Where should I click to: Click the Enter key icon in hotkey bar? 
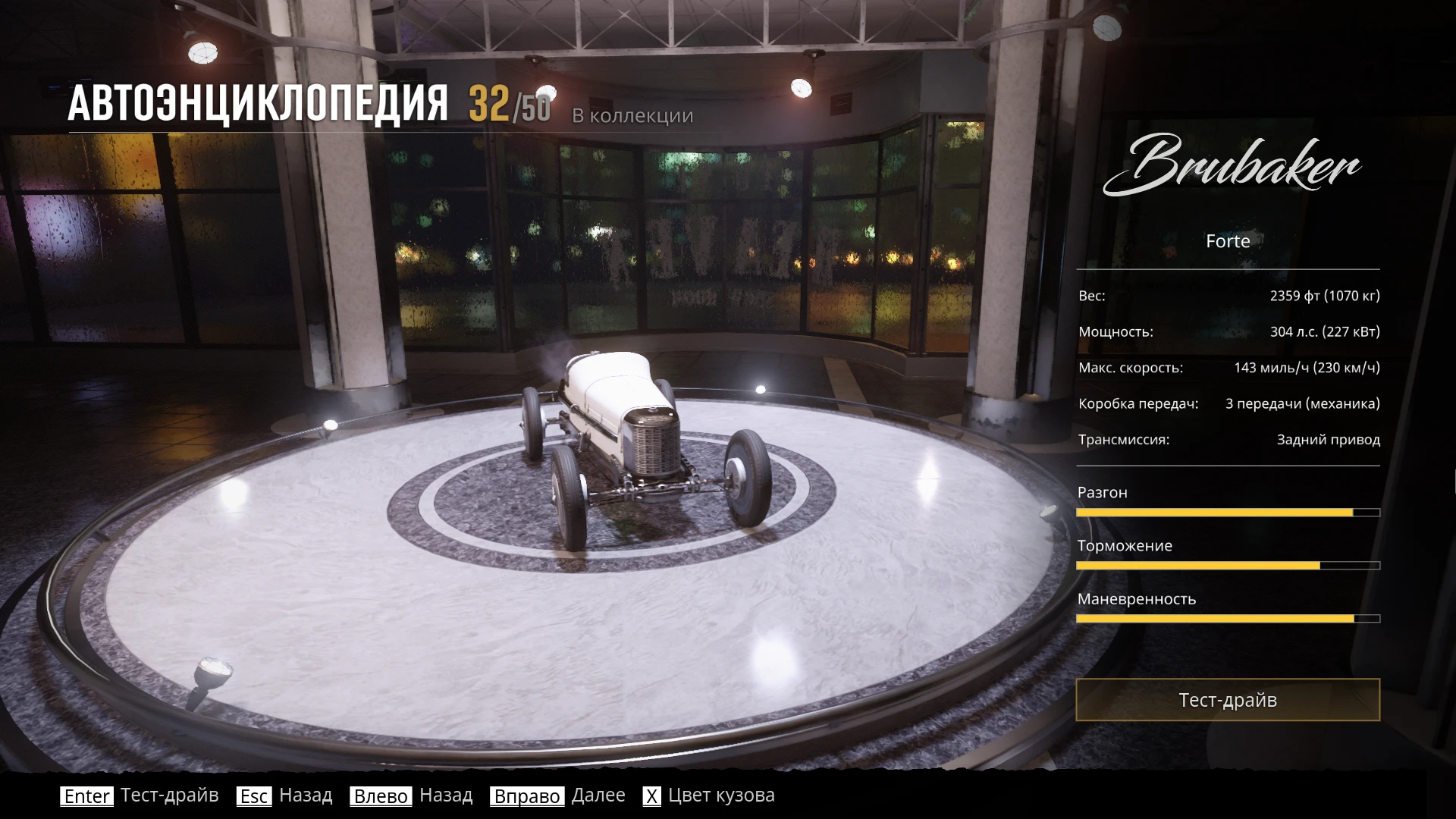click(x=86, y=796)
